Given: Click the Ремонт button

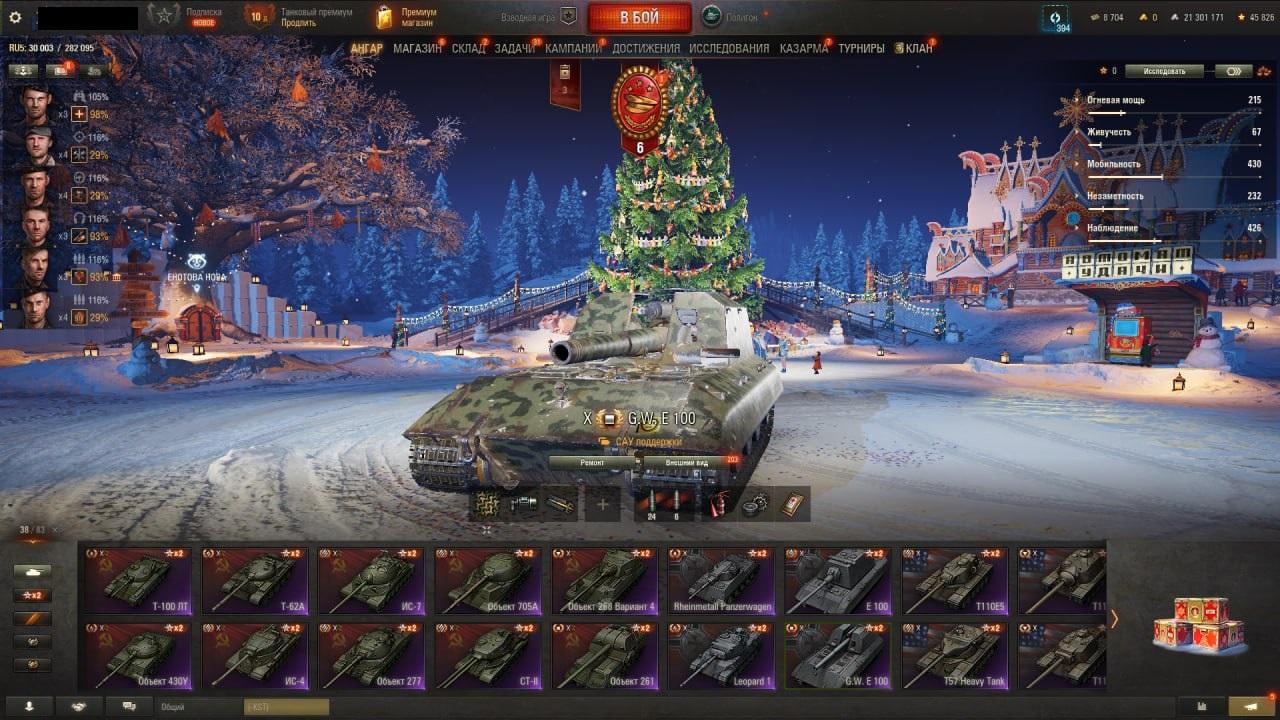Looking at the screenshot, I should 592,463.
